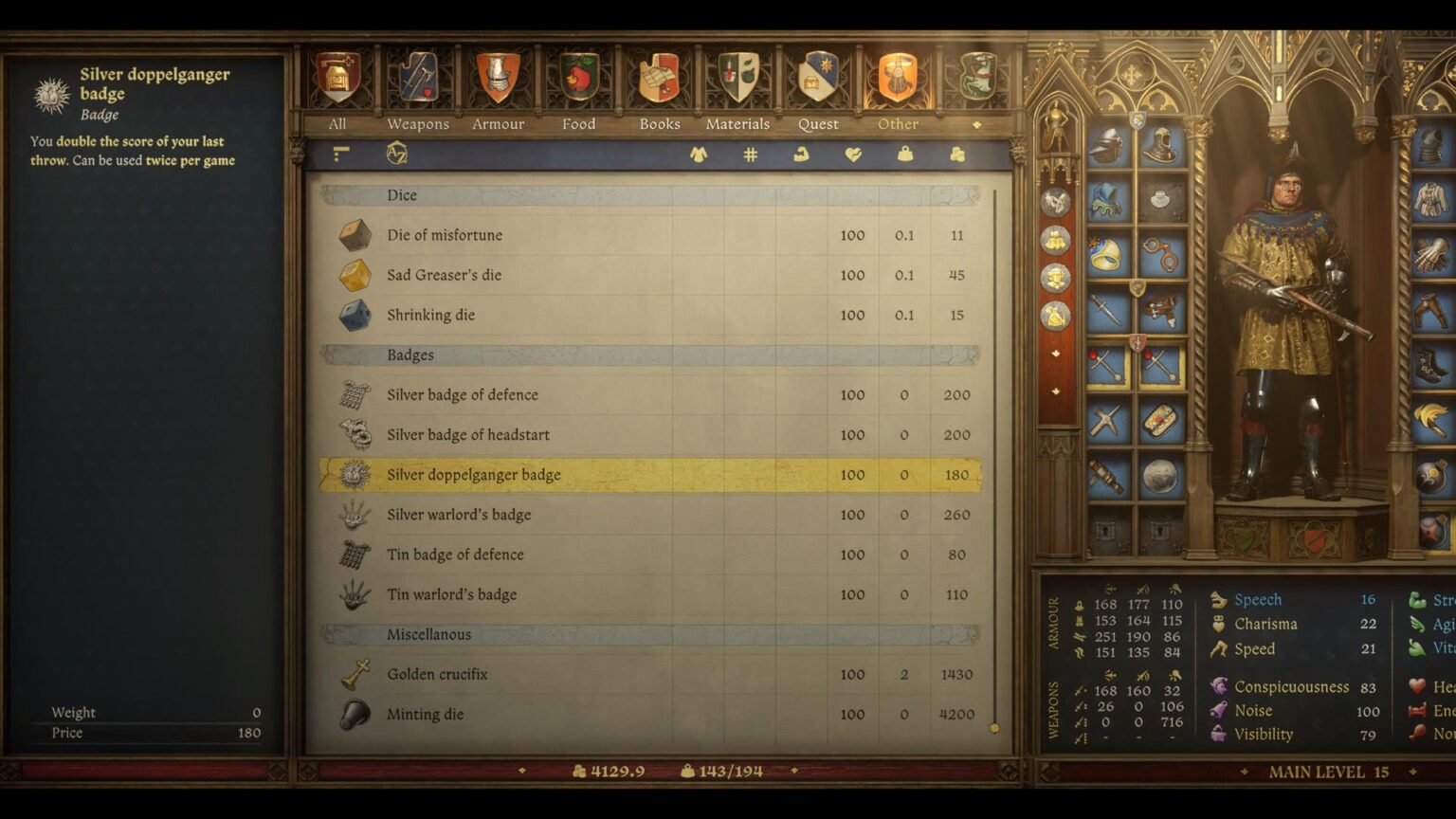Screen dimensions: 1456x819
Task: Sort by strength requirement muscle icon
Action: [x=801, y=155]
